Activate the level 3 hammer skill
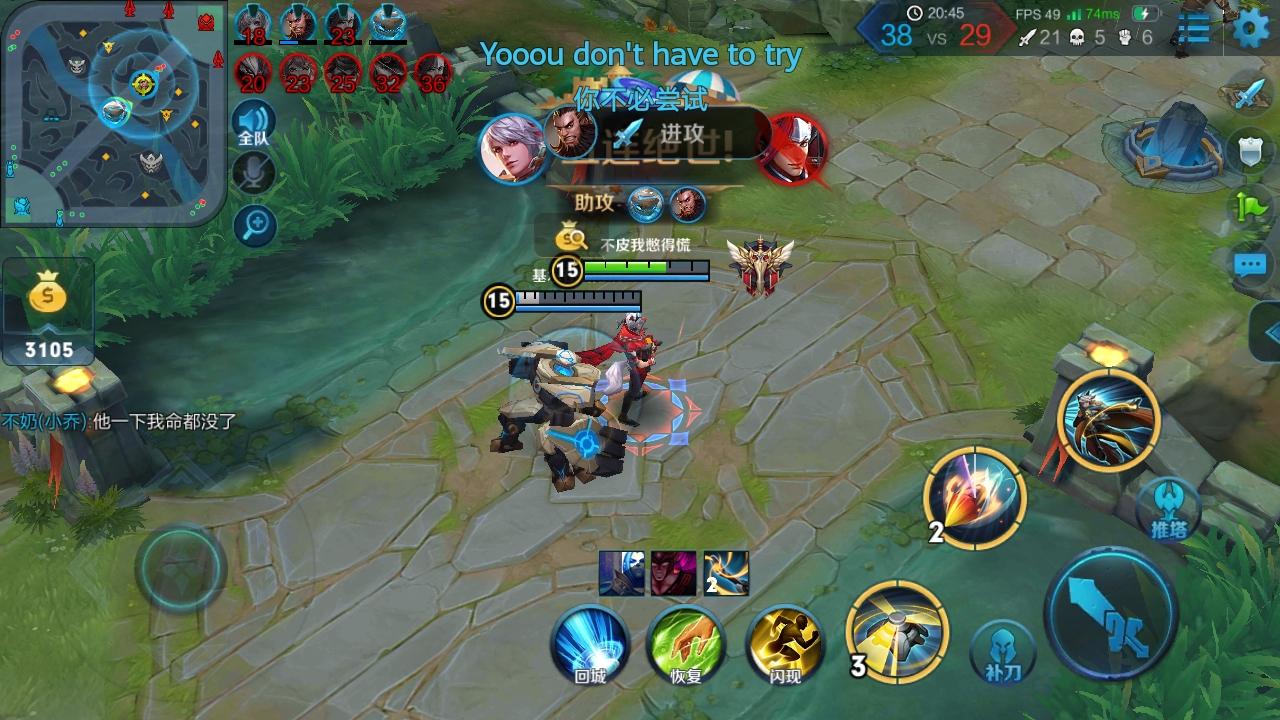Viewport: 1280px width, 720px height. click(x=897, y=631)
